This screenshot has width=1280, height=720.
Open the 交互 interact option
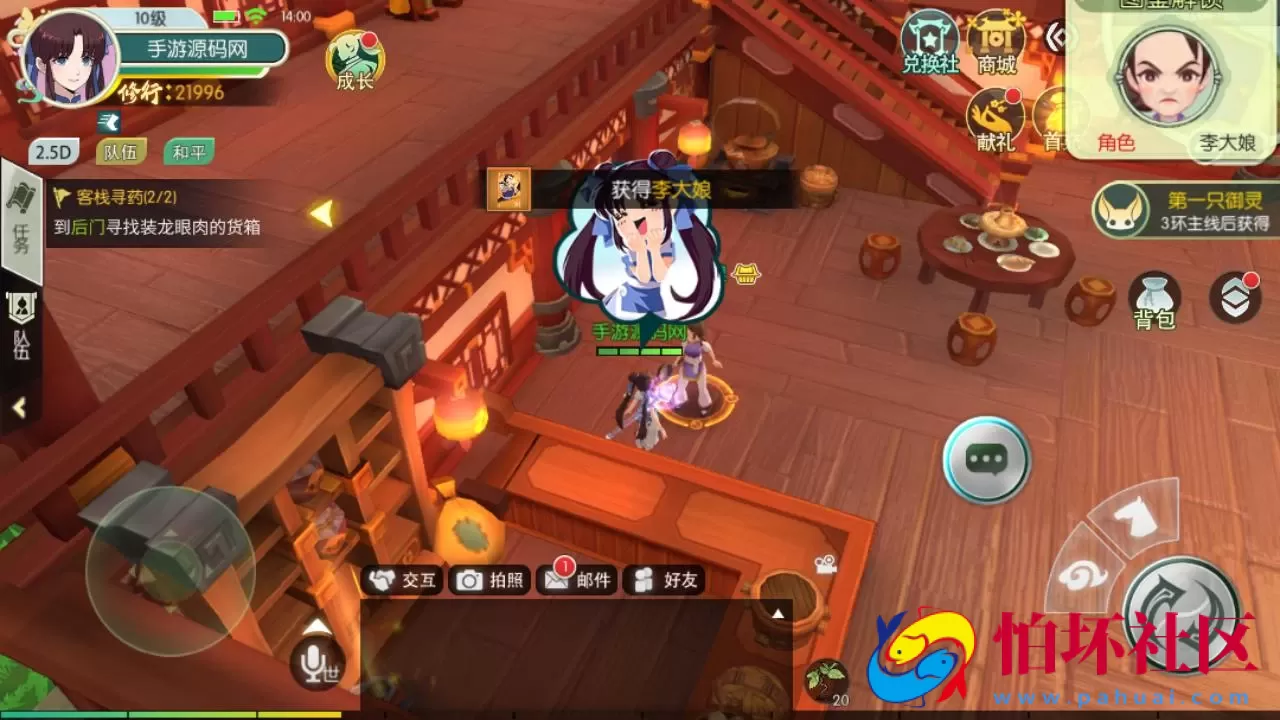click(x=404, y=580)
